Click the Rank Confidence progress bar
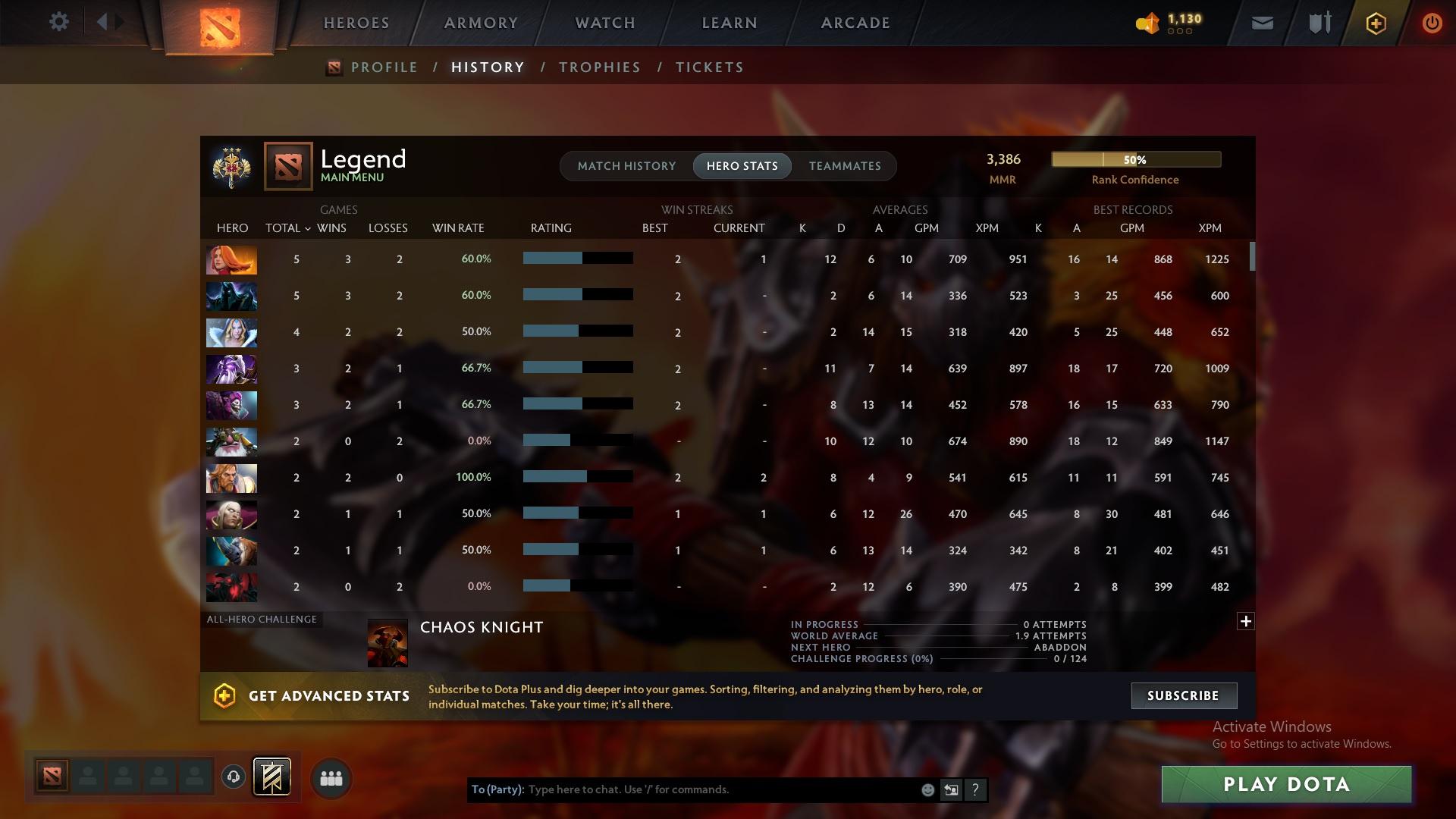The height and width of the screenshot is (819, 1456). point(1135,159)
